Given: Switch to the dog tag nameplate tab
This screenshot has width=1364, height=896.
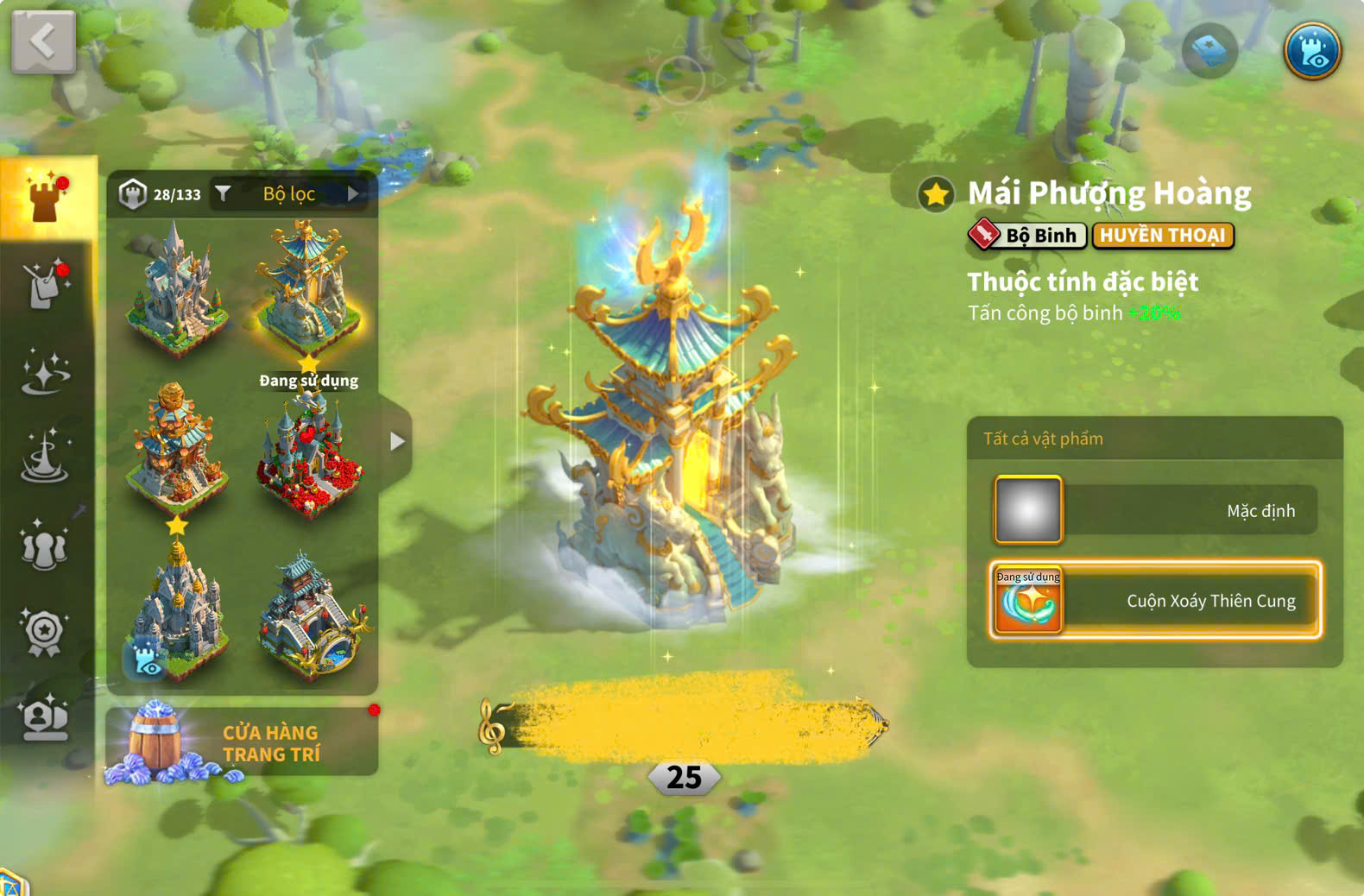Looking at the screenshot, I should [47, 284].
